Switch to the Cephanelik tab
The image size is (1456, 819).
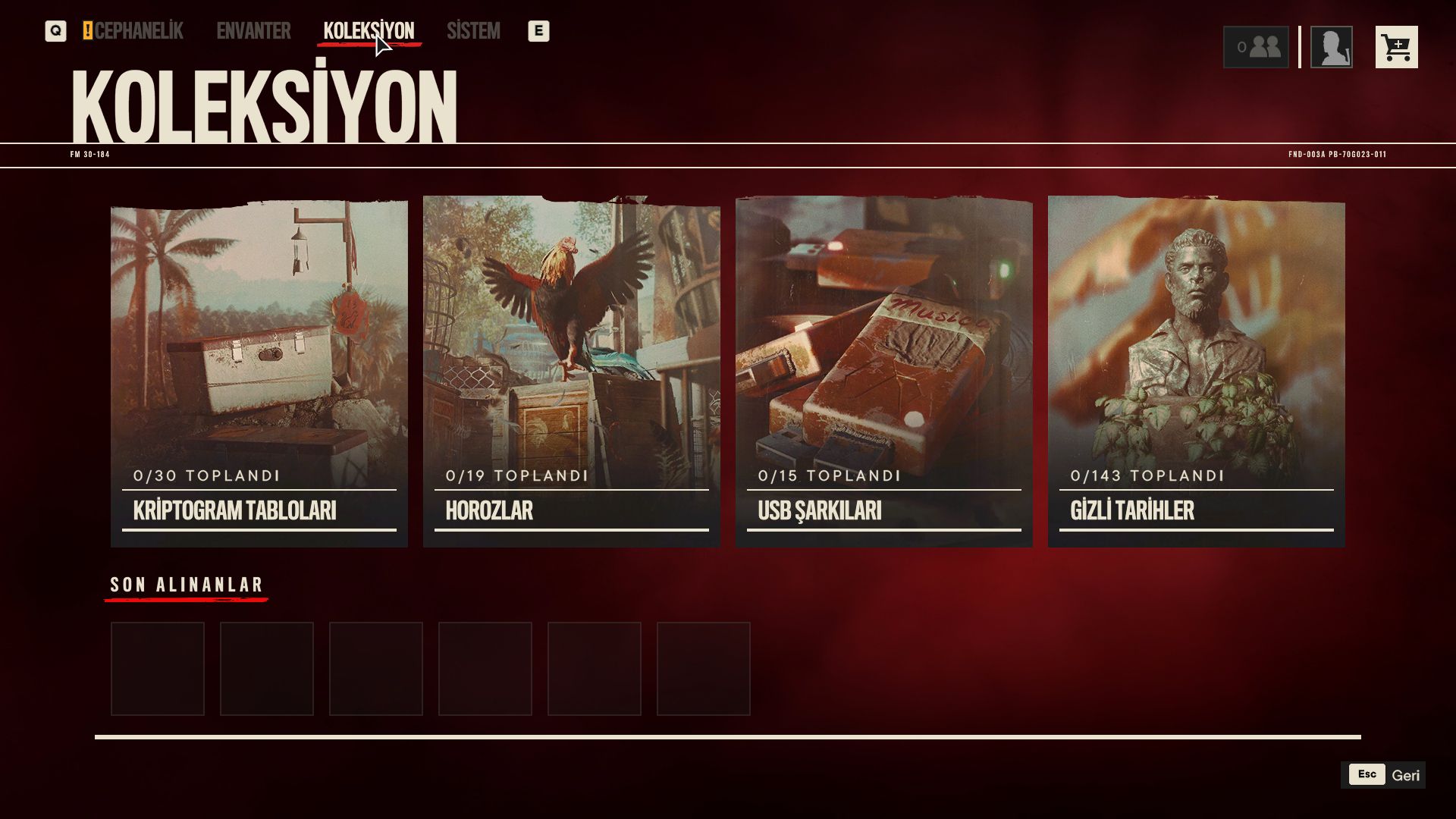coord(138,31)
